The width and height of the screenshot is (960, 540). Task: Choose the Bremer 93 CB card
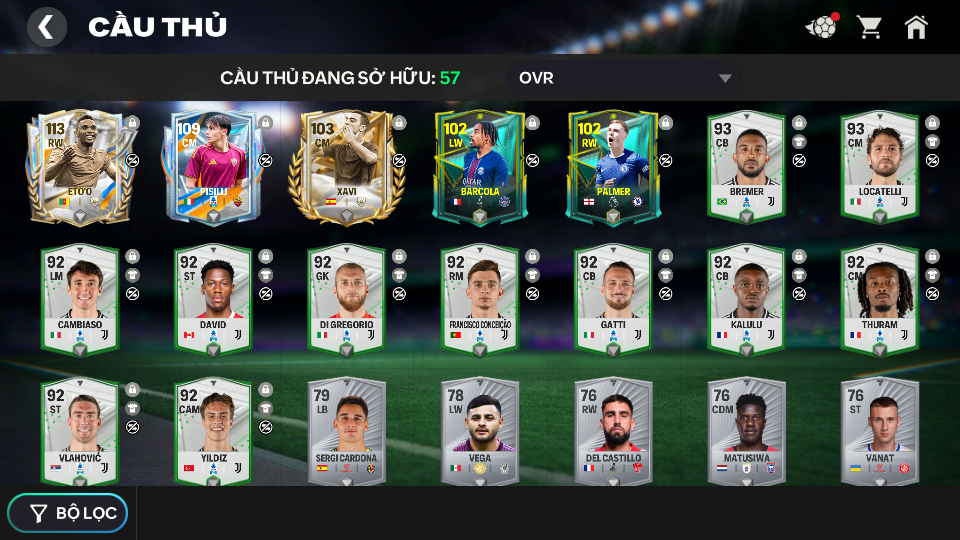[746, 166]
